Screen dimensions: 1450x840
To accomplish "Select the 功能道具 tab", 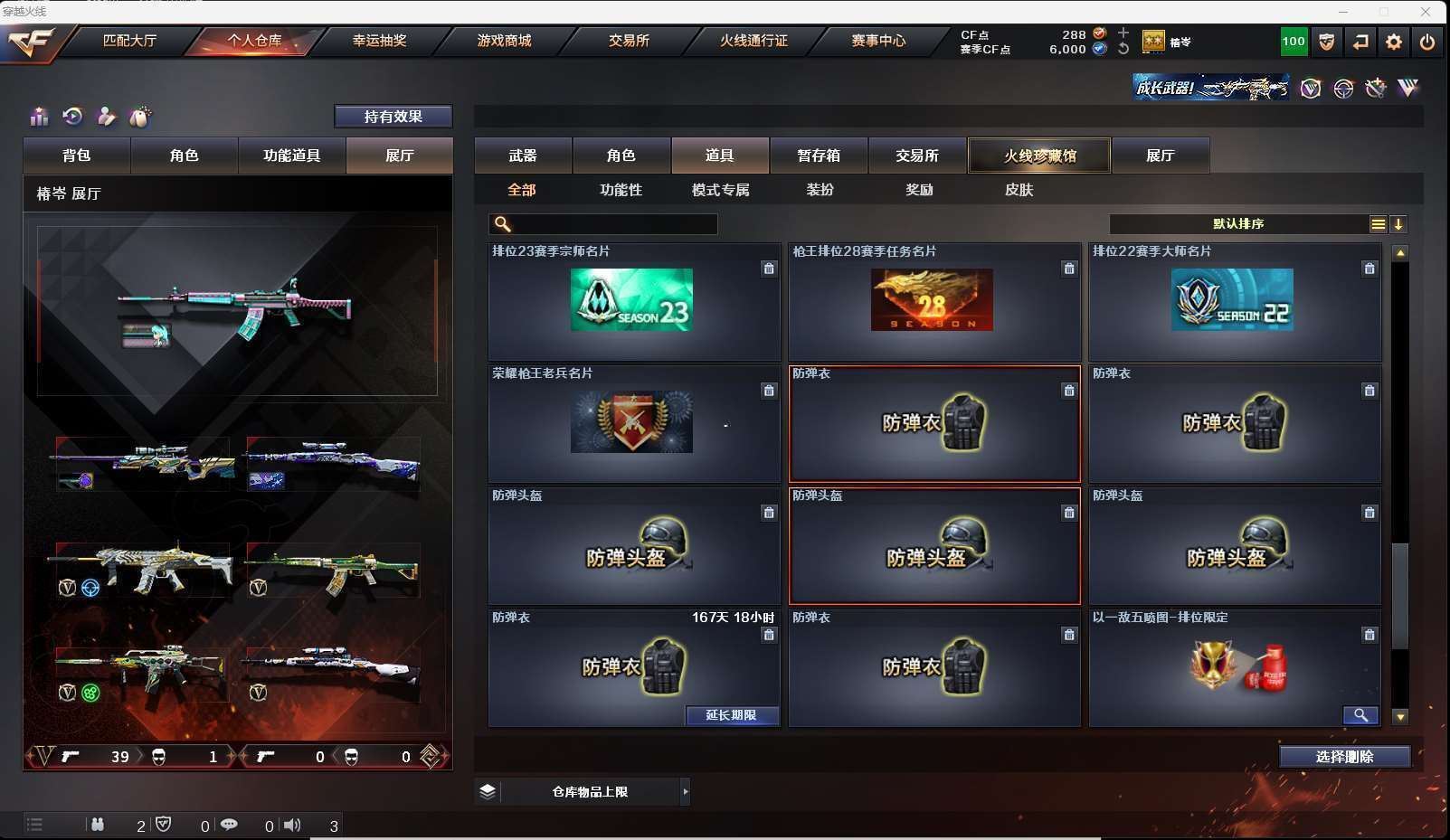I will (291, 156).
